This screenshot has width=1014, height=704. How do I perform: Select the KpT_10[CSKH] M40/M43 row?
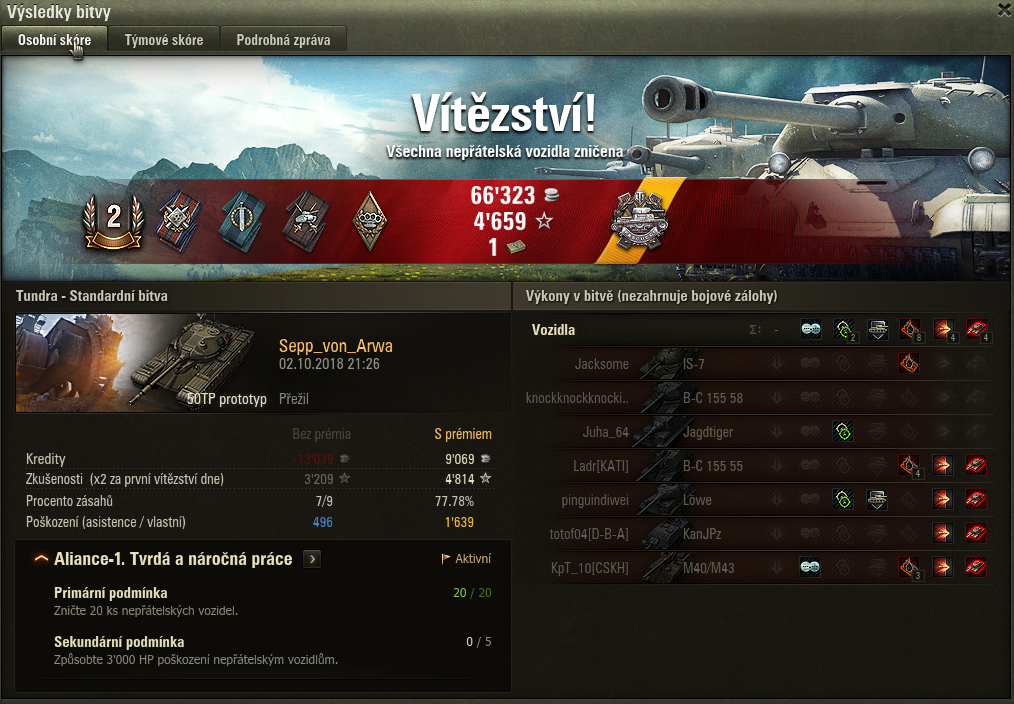(760, 568)
